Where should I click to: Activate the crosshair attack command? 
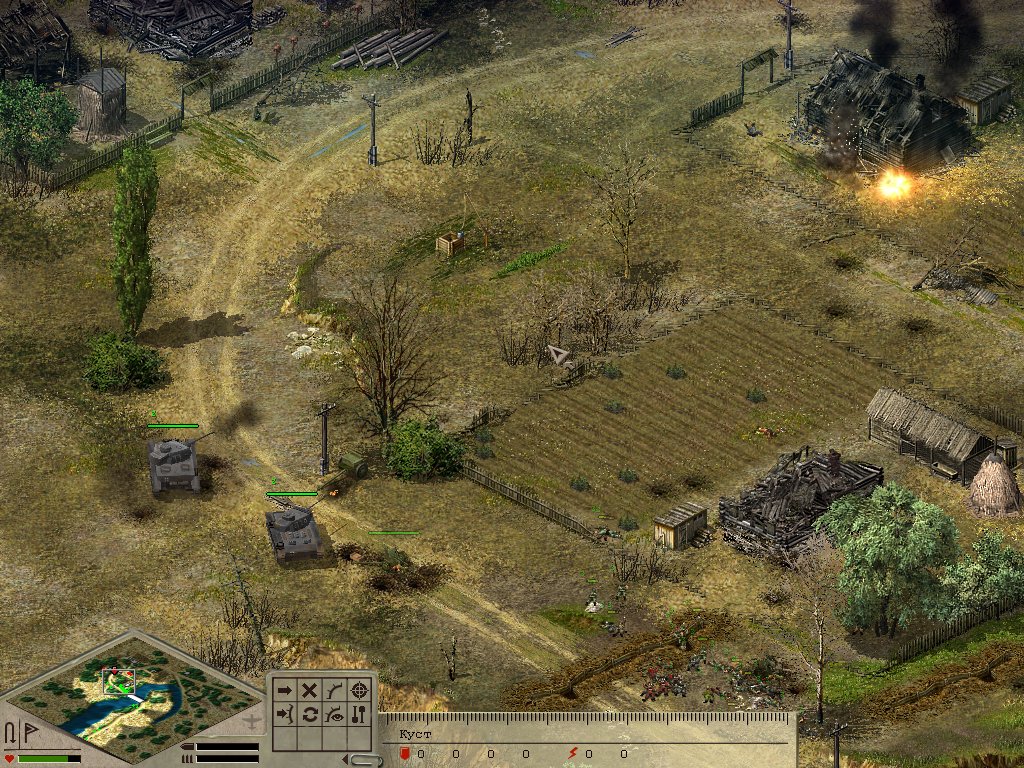(x=360, y=690)
